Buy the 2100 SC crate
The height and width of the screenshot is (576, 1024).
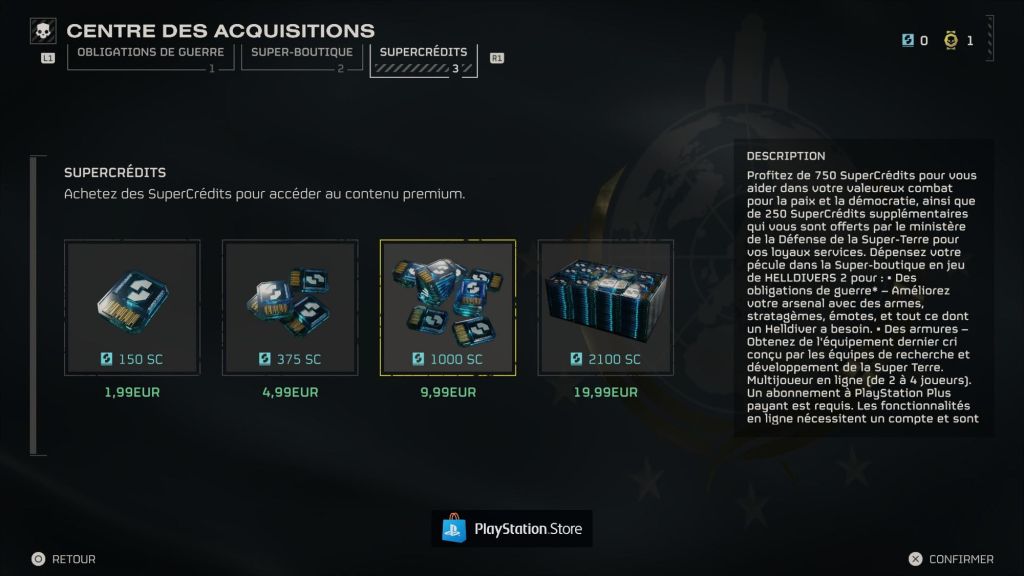605,307
